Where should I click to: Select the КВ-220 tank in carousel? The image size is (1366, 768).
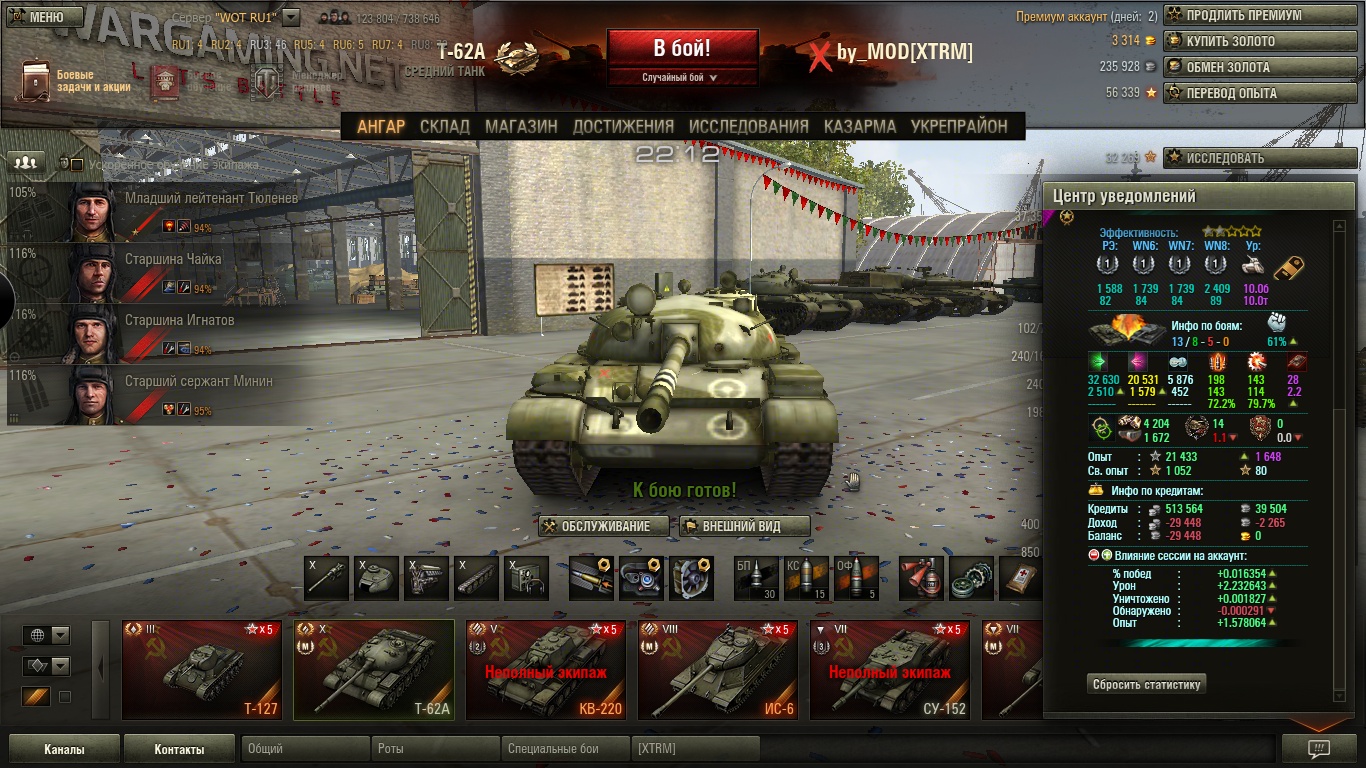(546, 670)
